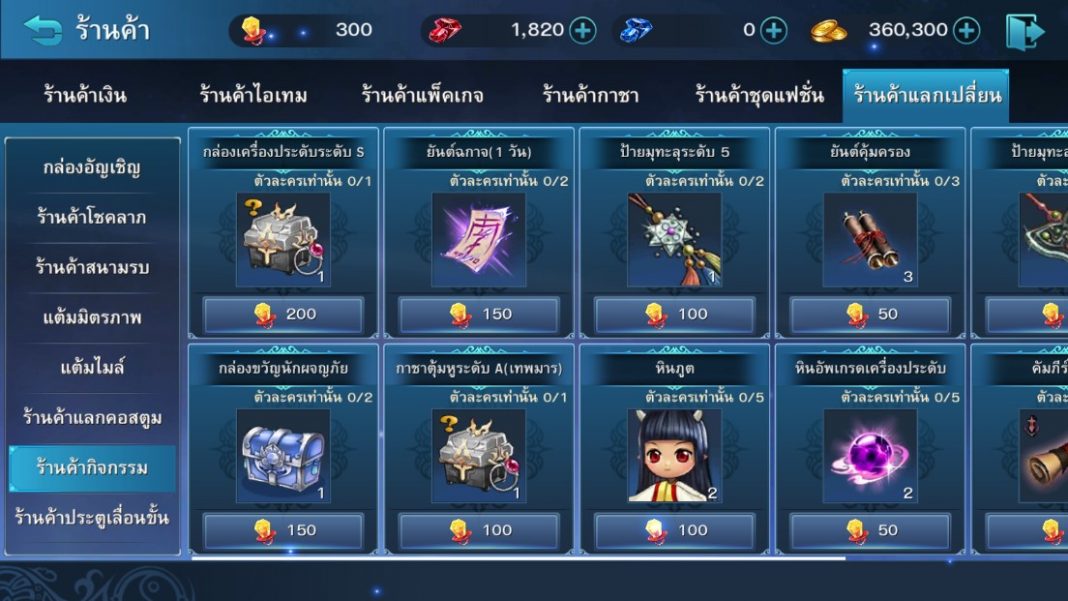1068x601 pixels.
Task: Select the ร้านค้าแพ็คเกจ tab
Action: (x=422, y=96)
